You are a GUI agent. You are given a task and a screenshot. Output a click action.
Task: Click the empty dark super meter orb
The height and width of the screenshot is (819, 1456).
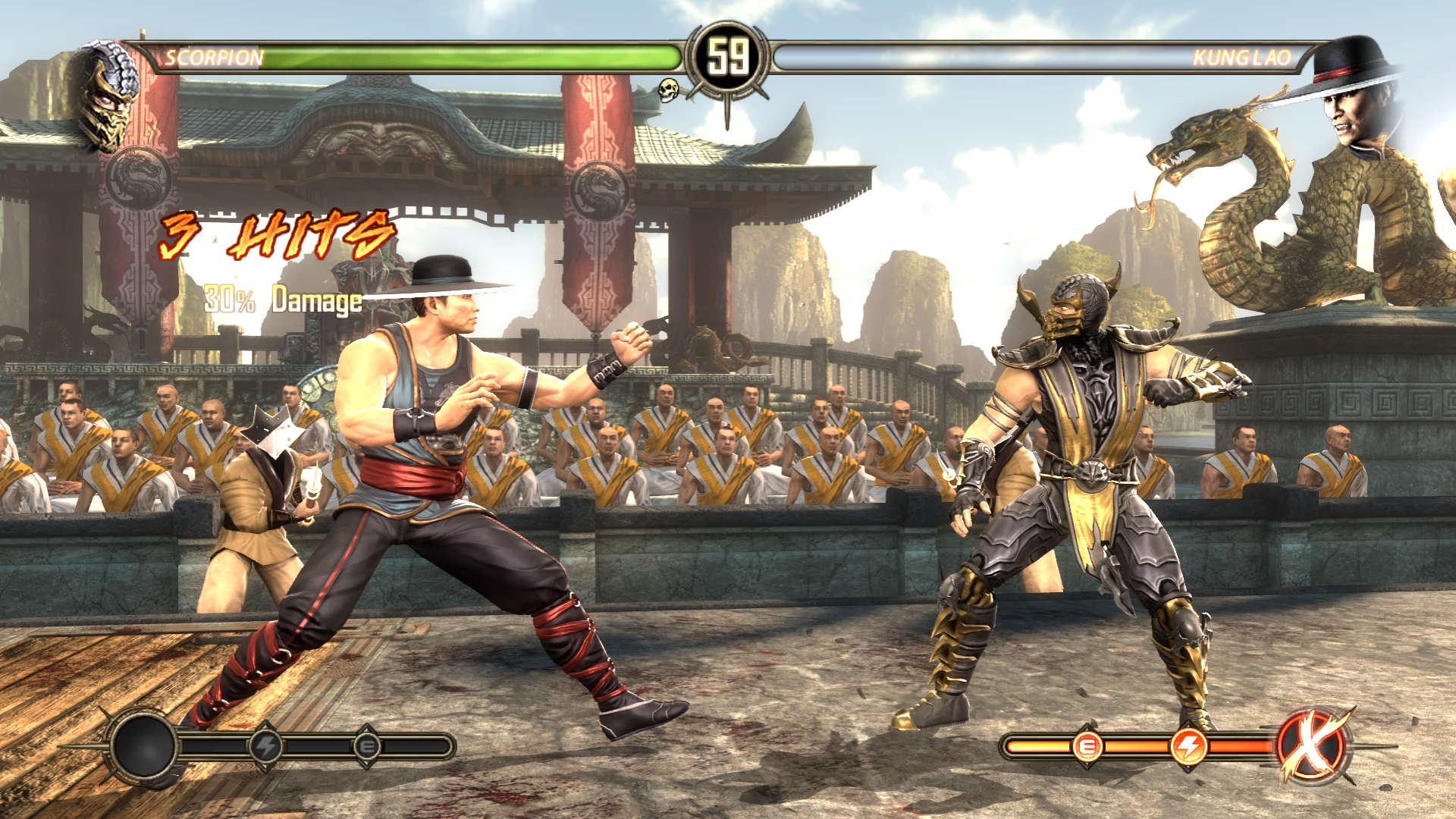(x=143, y=746)
